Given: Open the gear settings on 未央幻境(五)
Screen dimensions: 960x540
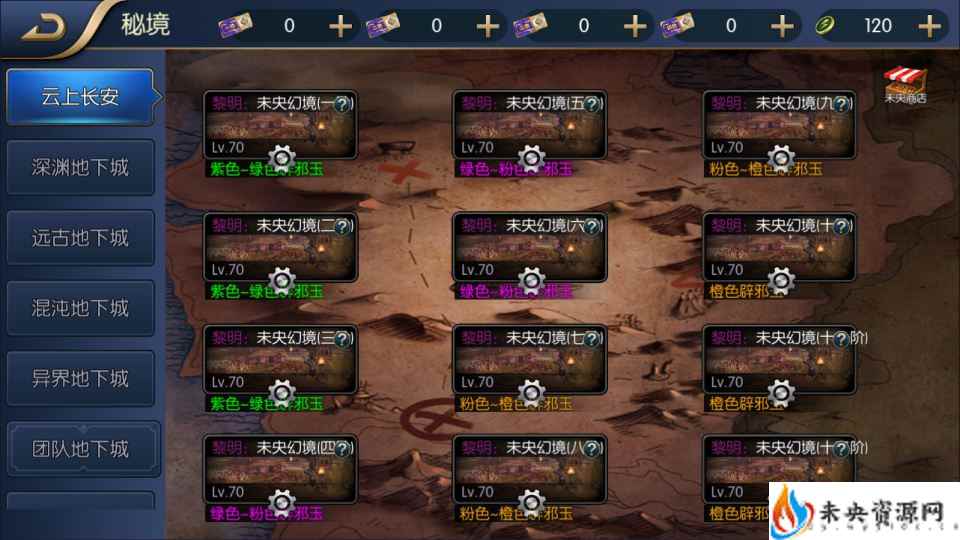Looking at the screenshot, I should click(531, 157).
